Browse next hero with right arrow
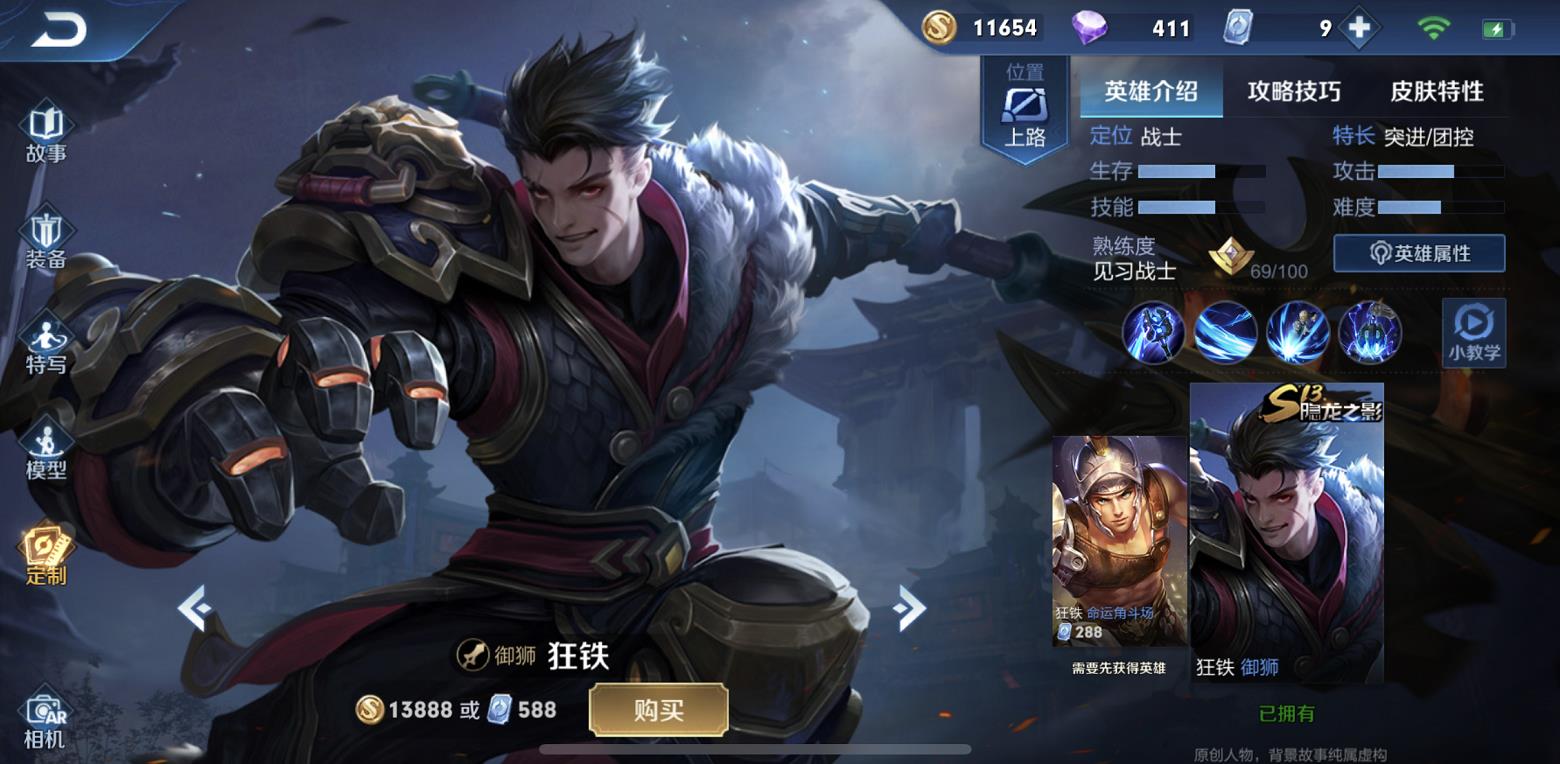Image resolution: width=1560 pixels, height=764 pixels. [x=911, y=610]
